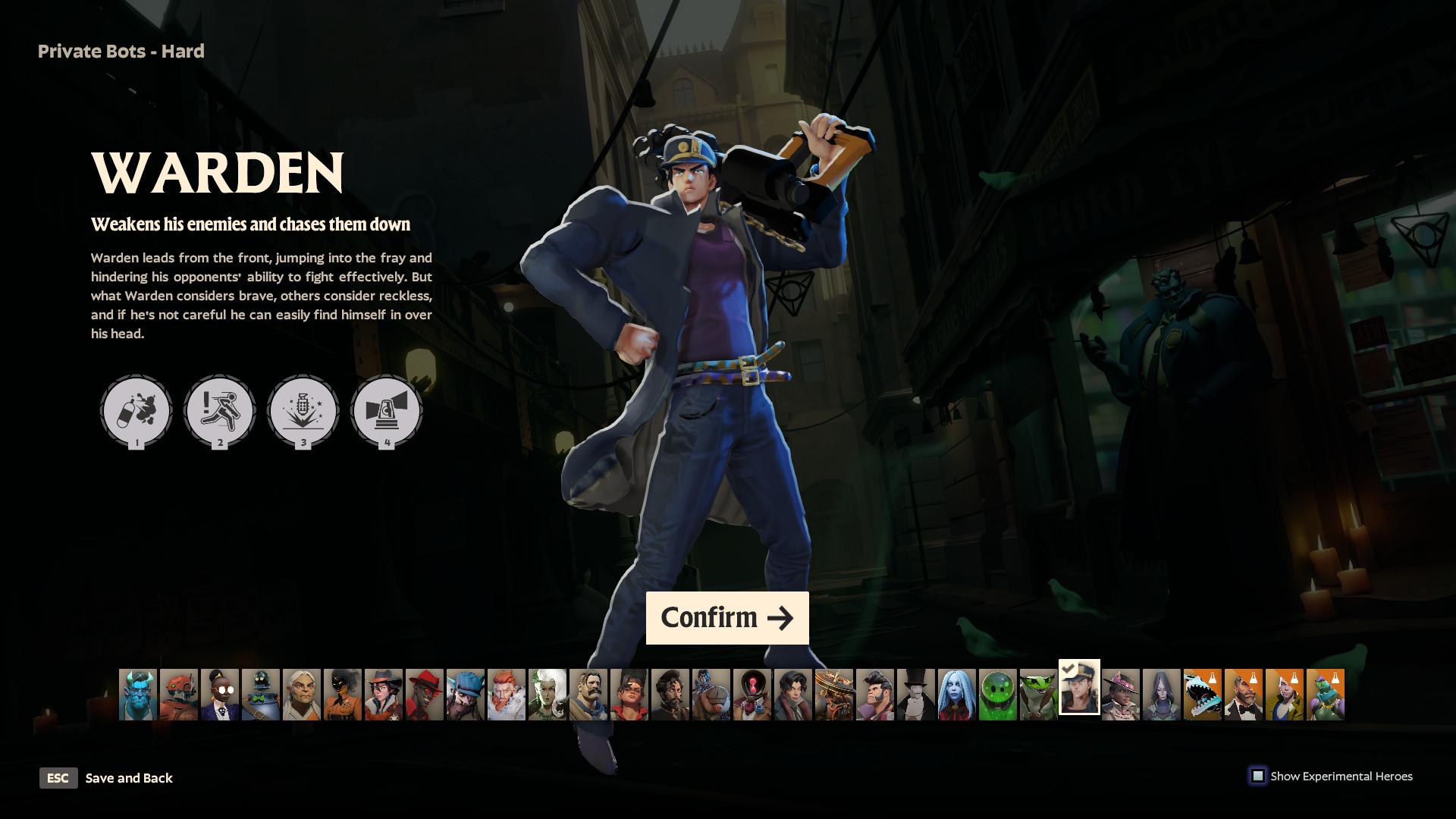Click the checkmark badge on Warden's portrait
The height and width of the screenshot is (819, 1456).
tap(1068, 669)
